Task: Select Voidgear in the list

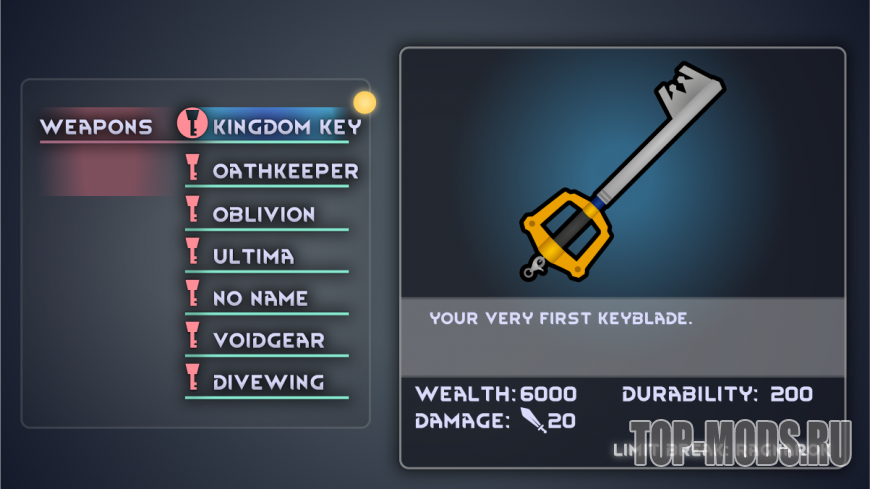Action: click(x=268, y=340)
